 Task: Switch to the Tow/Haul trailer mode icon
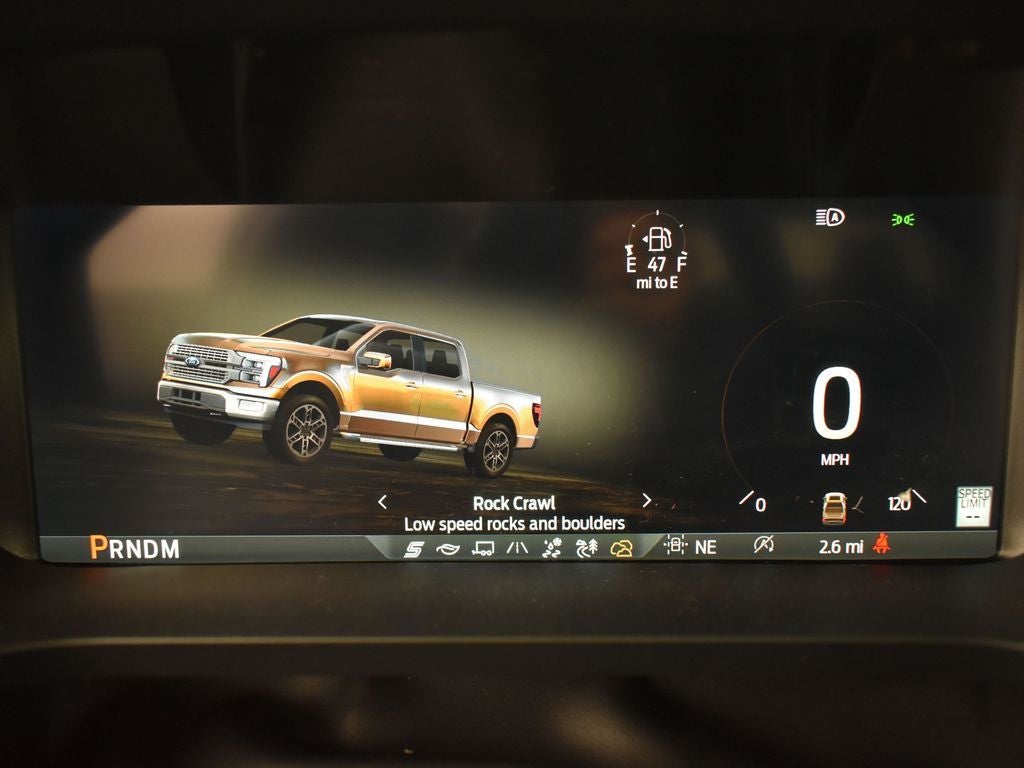point(482,548)
